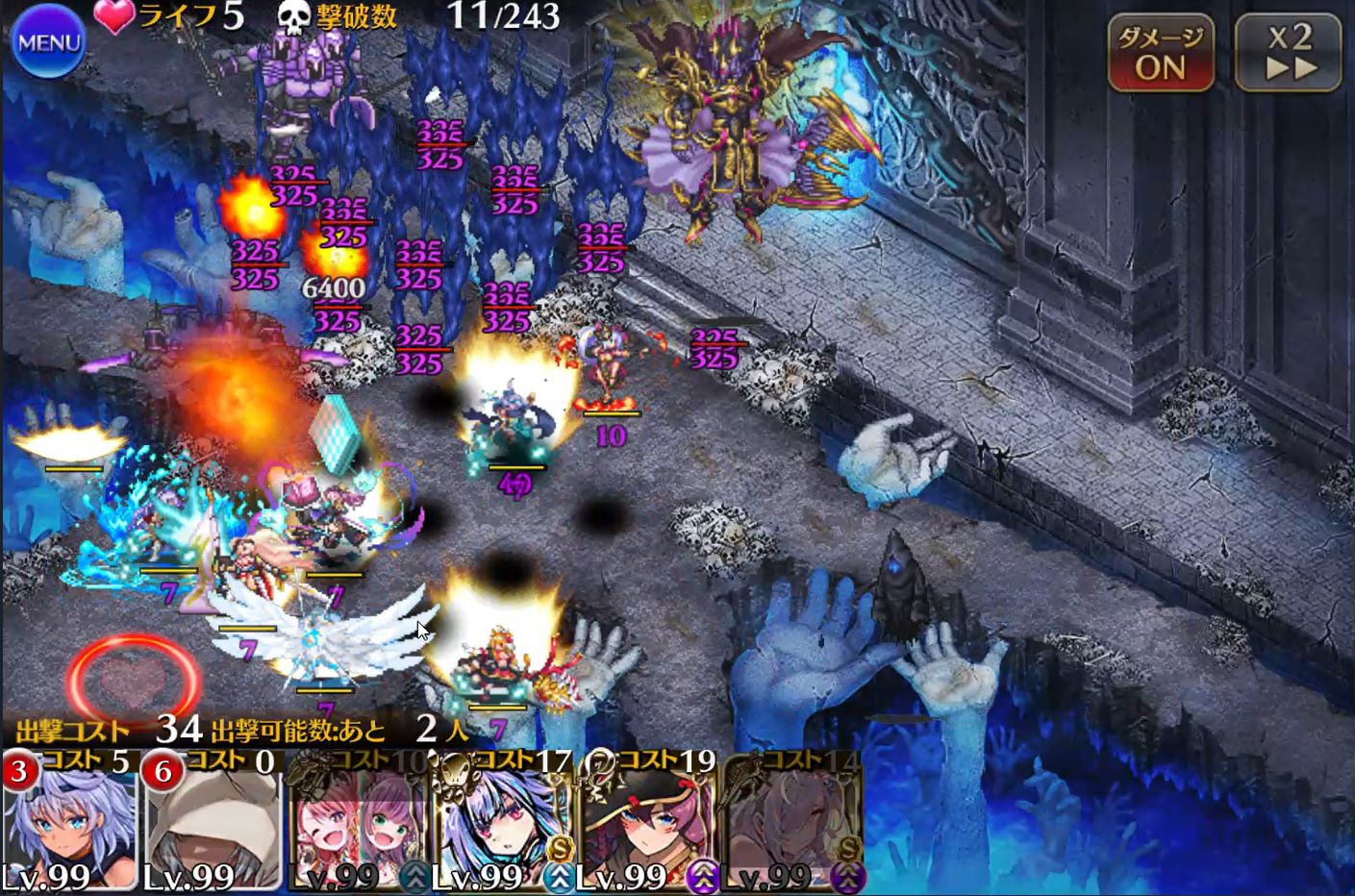Choose the white-hooded cost 0 unit card
Viewport: 1355px width, 896px height.
point(212,824)
